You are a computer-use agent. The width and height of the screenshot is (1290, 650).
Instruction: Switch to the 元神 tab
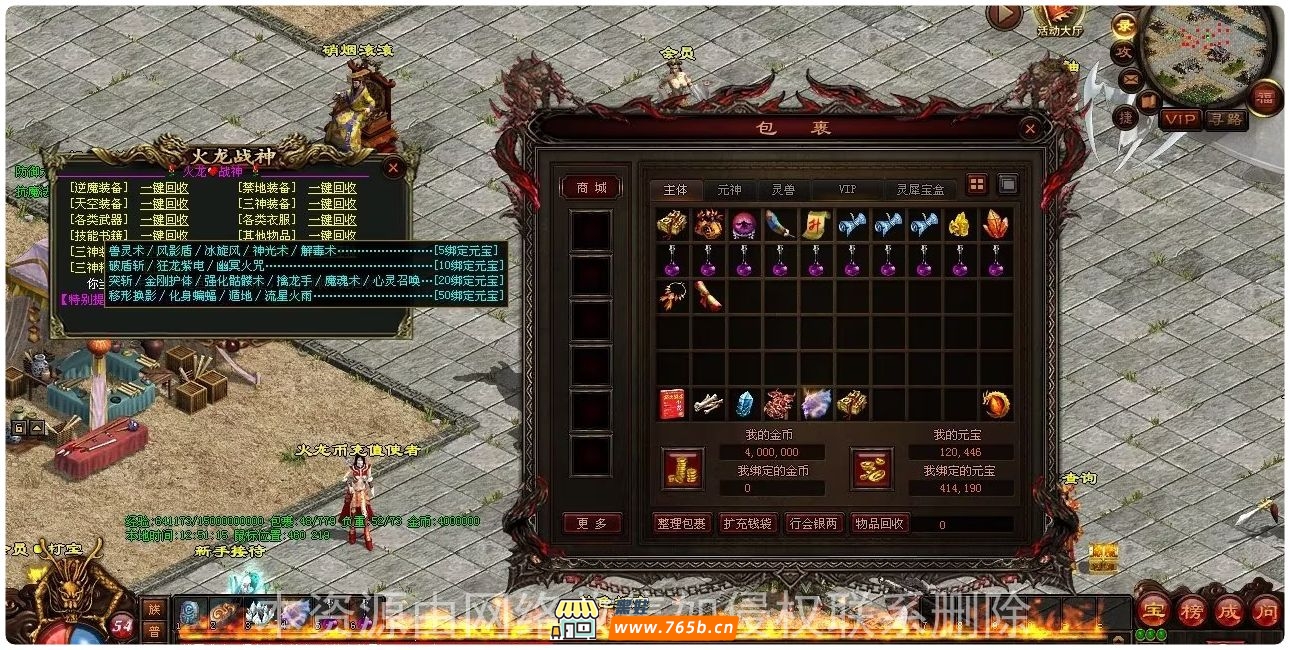[729, 189]
